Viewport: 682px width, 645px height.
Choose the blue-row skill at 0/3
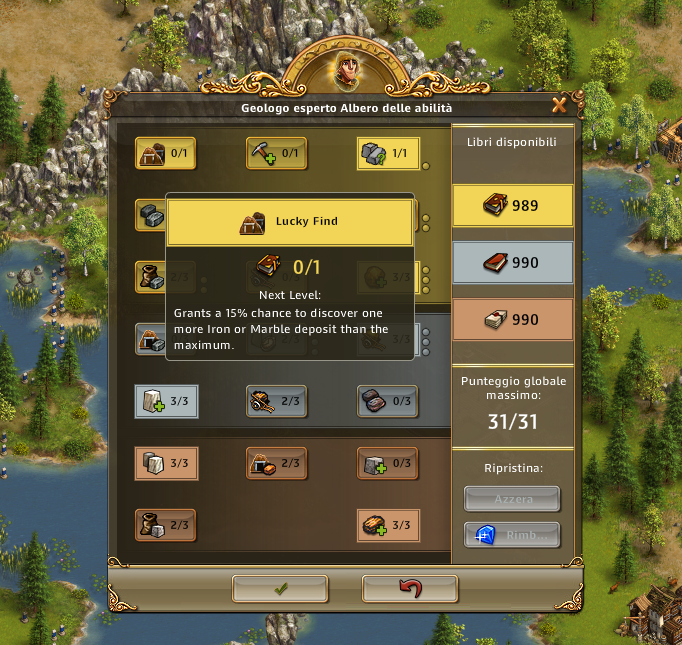click(x=387, y=401)
